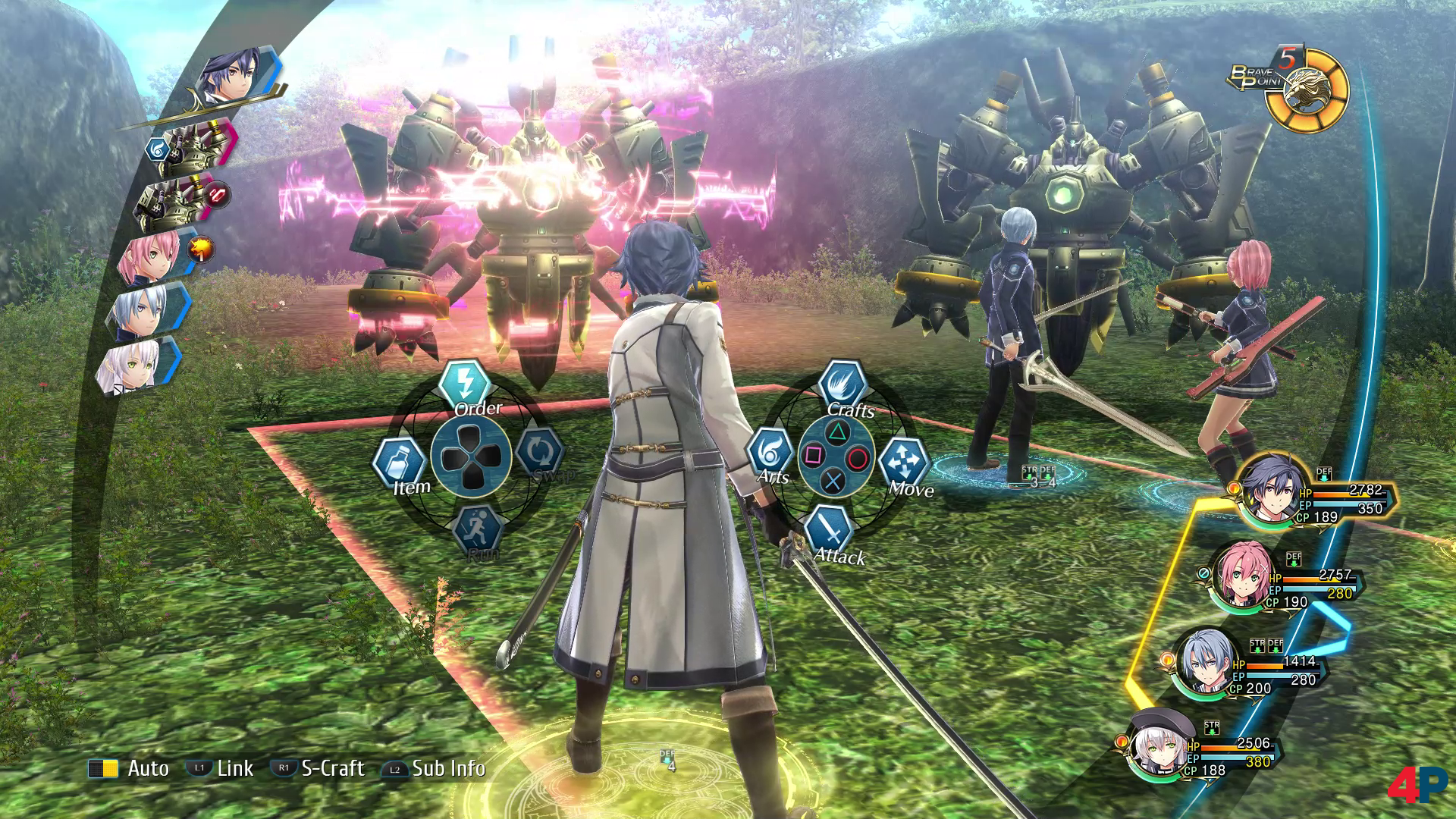Choose the Arts command icon
Screen dimensions: 1456x819
coord(770,453)
